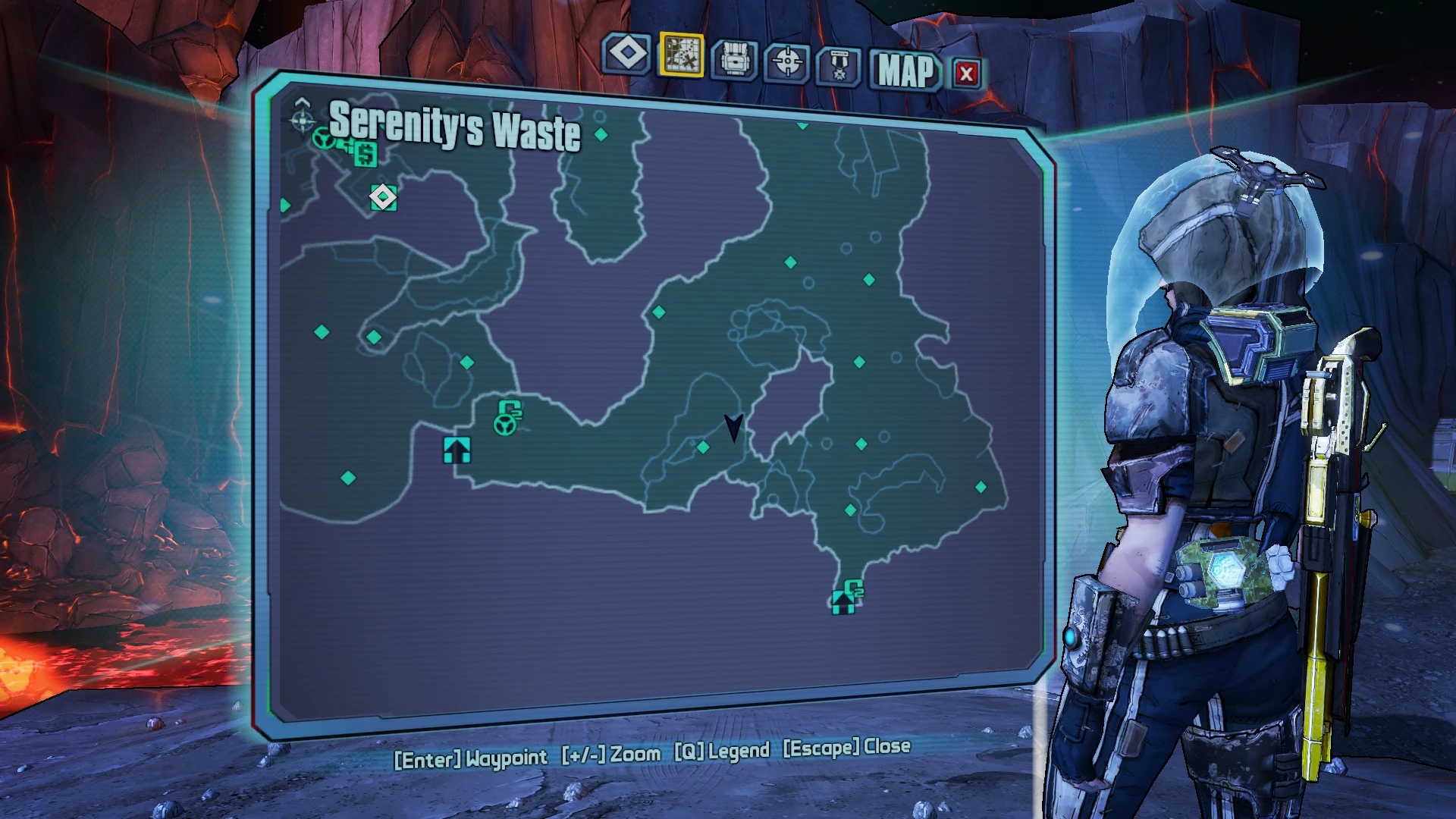This screenshot has height=819, width=1456.
Task: Click the dollar-sign vending machine marker
Action: coord(366,154)
